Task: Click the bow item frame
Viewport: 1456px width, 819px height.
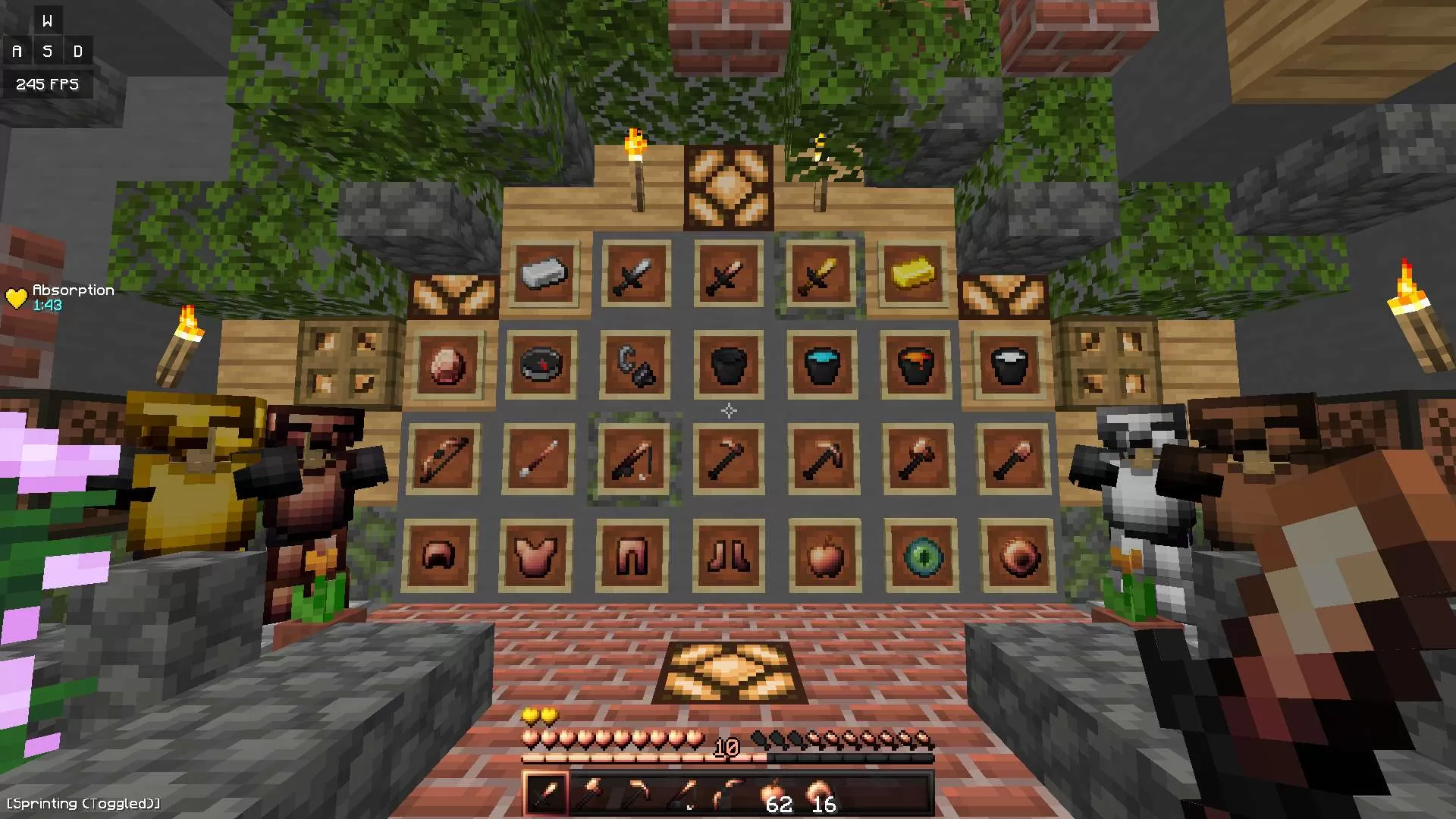Action: 444,459
